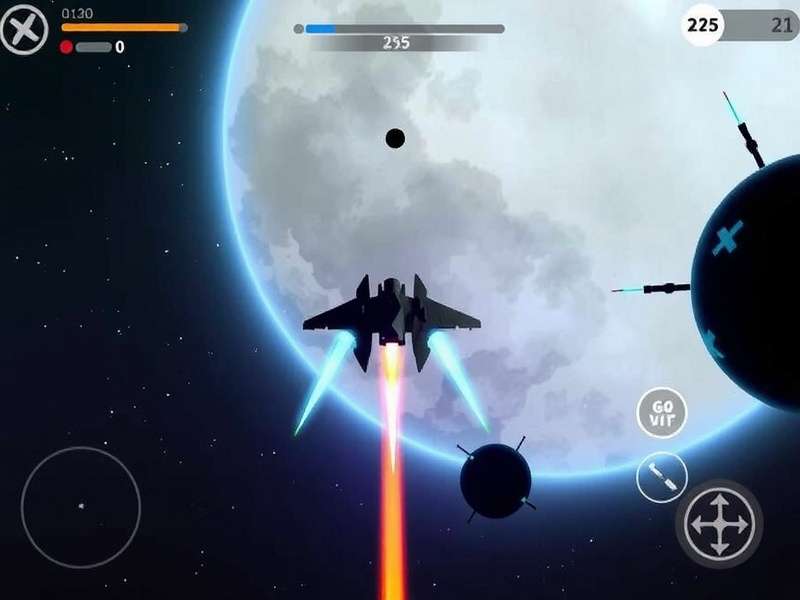Tap the GO VIT boost button
This screenshot has width=800, height=600.
(662, 412)
